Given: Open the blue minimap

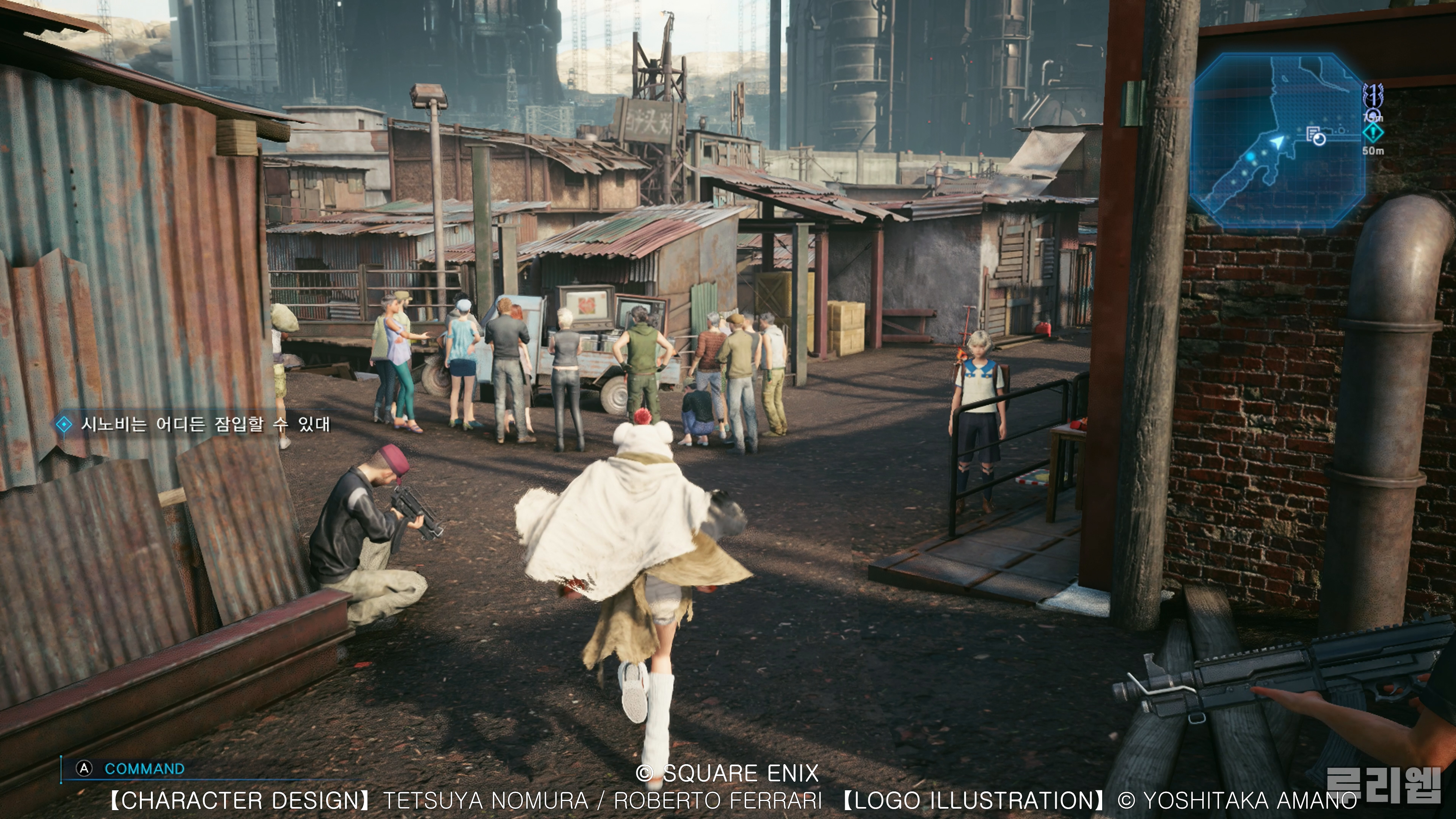Looking at the screenshot, I should coord(1277,141).
